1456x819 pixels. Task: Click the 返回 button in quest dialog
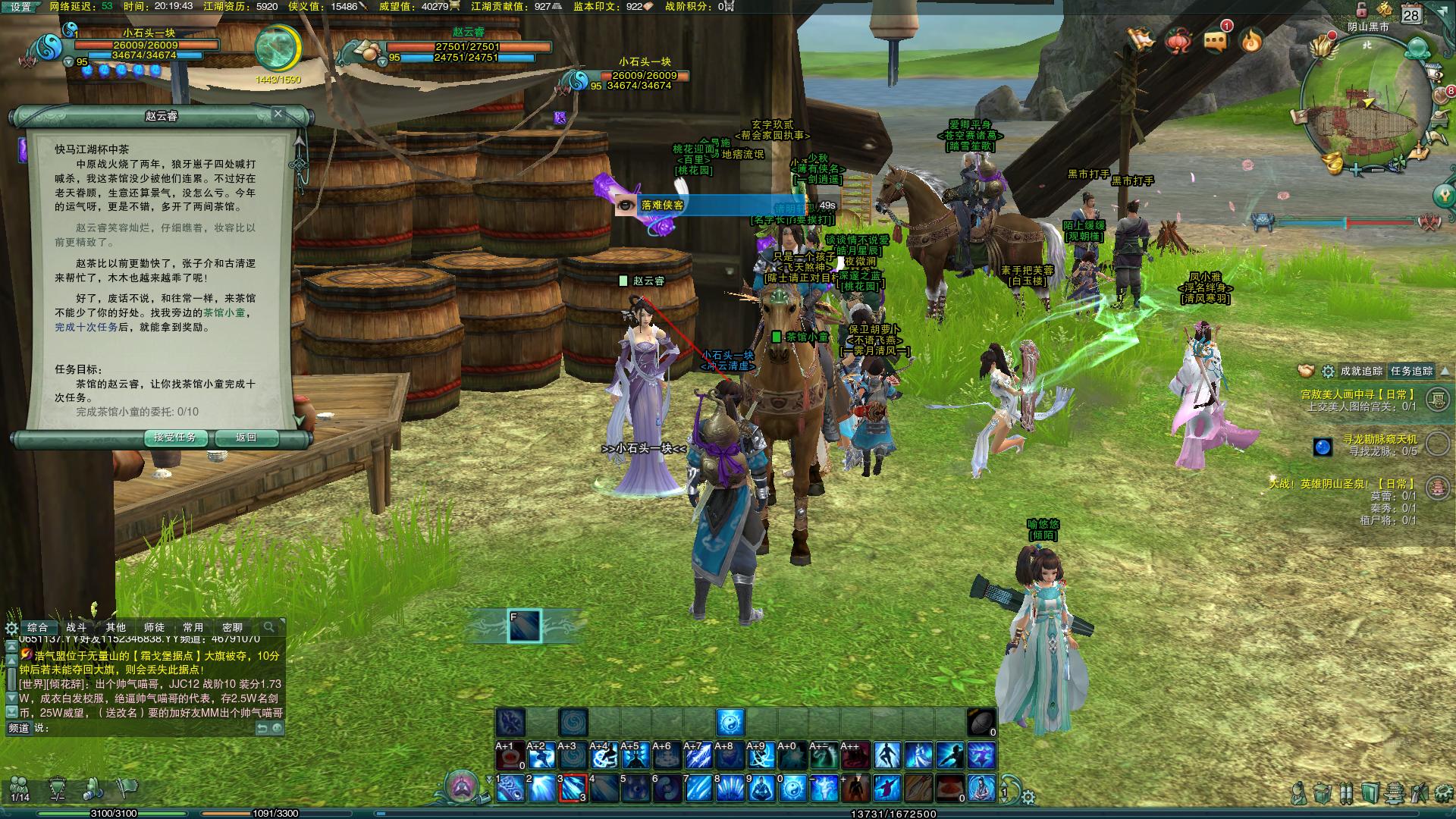pyautogui.click(x=246, y=438)
